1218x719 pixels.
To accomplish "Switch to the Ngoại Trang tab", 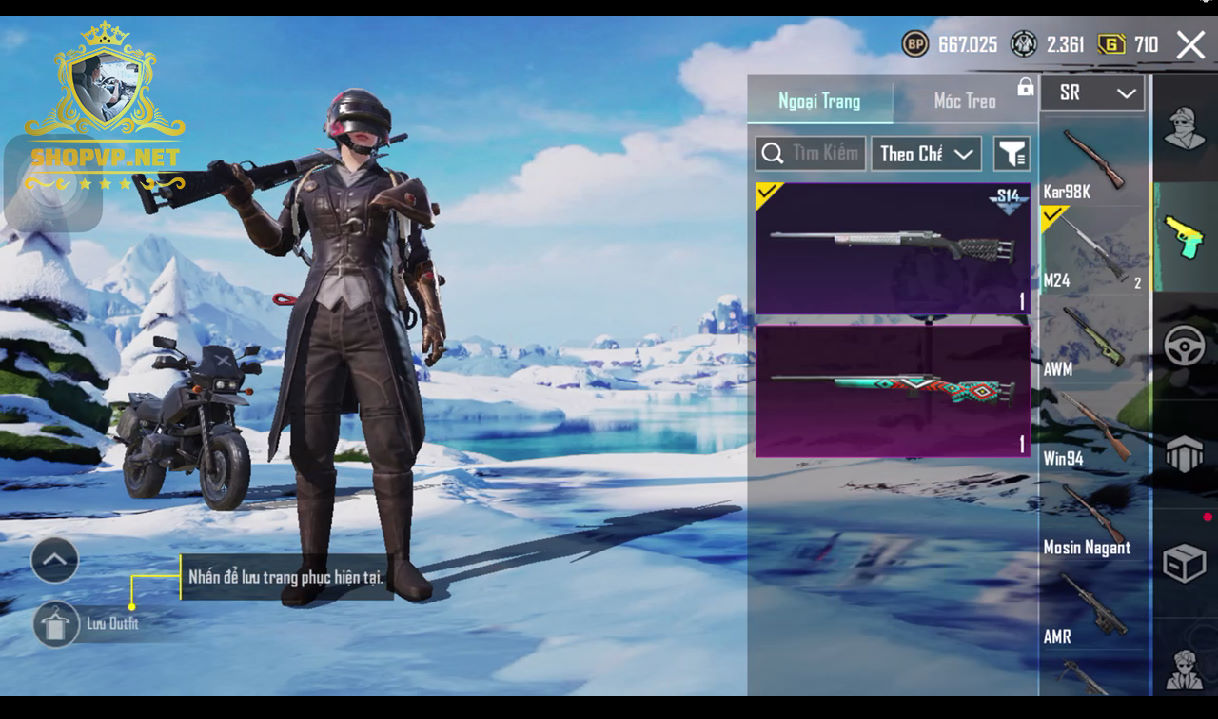I will pos(819,101).
